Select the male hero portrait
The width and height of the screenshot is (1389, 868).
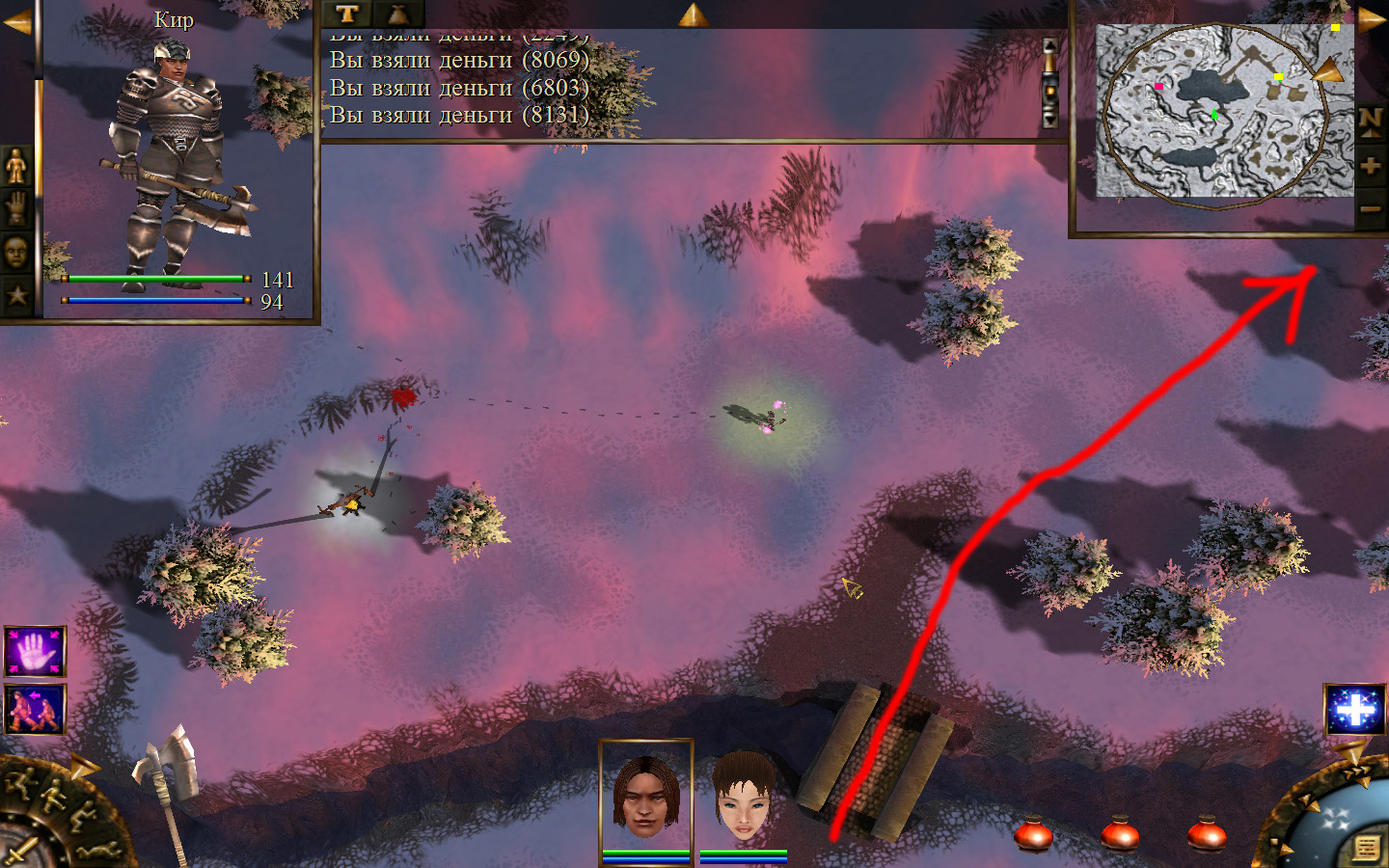point(645,798)
